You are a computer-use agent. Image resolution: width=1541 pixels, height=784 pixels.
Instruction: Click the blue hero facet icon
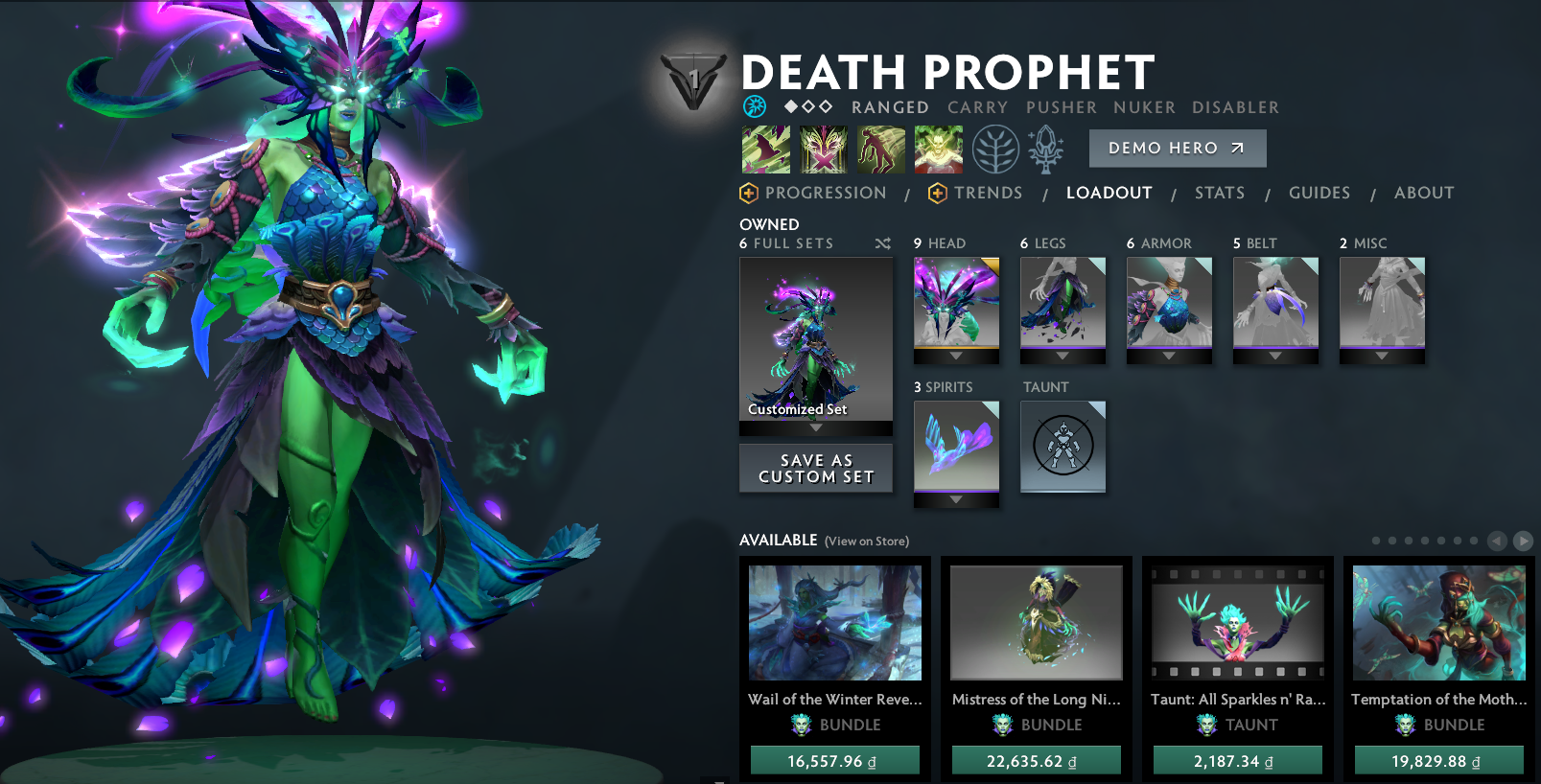click(756, 106)
